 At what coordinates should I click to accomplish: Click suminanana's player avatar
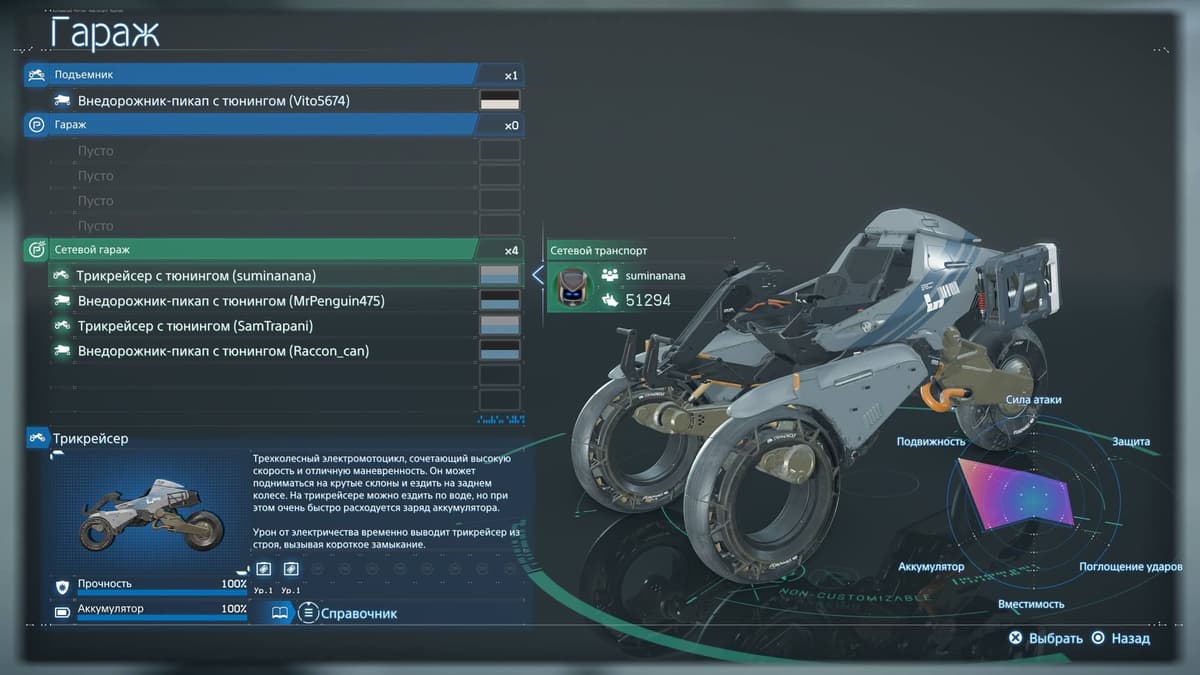pyautogui.click(x=573, y=287)
